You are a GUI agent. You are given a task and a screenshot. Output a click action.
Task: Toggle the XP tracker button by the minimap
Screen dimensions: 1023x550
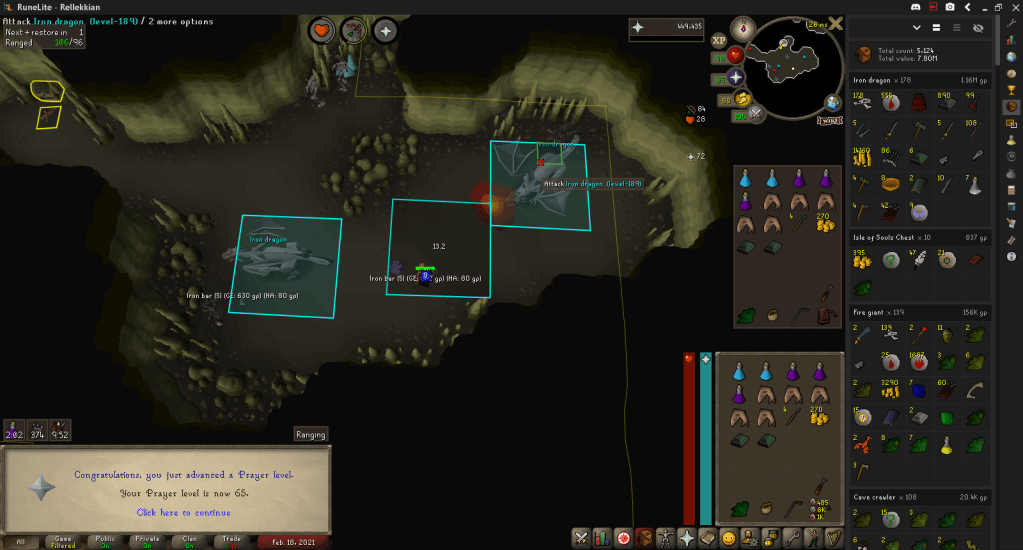(x=719, y=41)
